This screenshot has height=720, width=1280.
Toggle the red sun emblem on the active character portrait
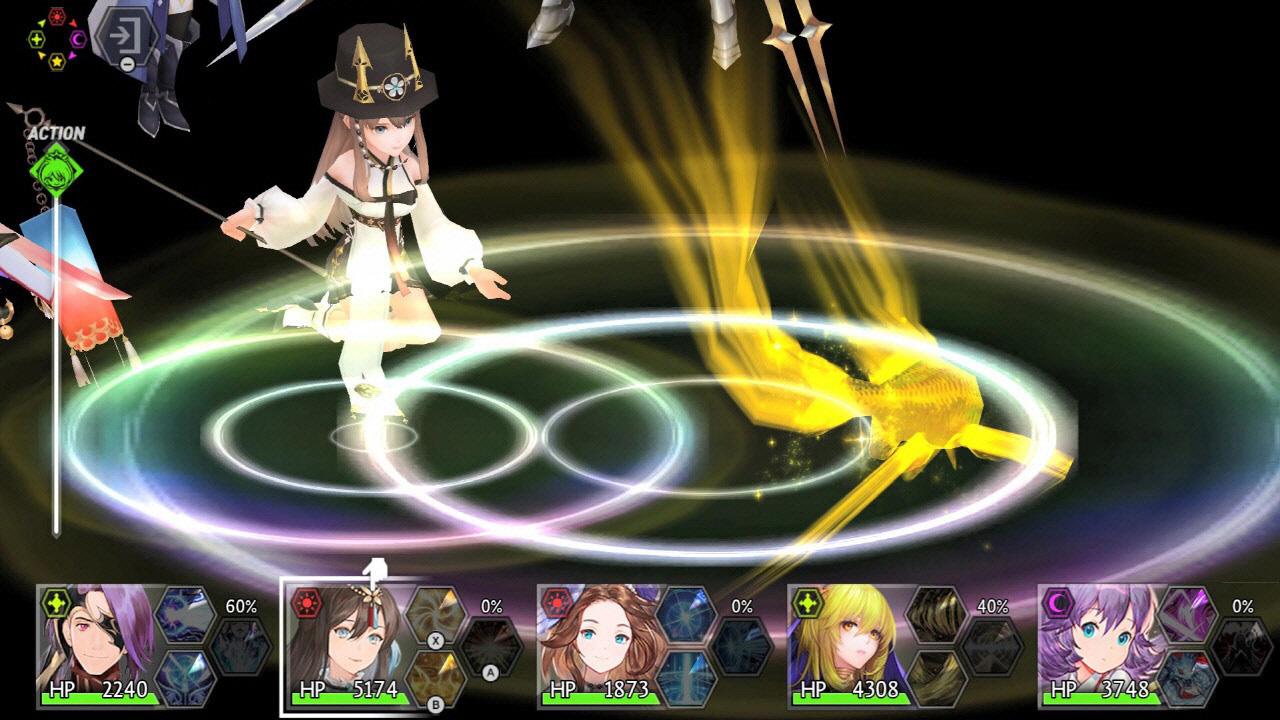click(307, 602)
